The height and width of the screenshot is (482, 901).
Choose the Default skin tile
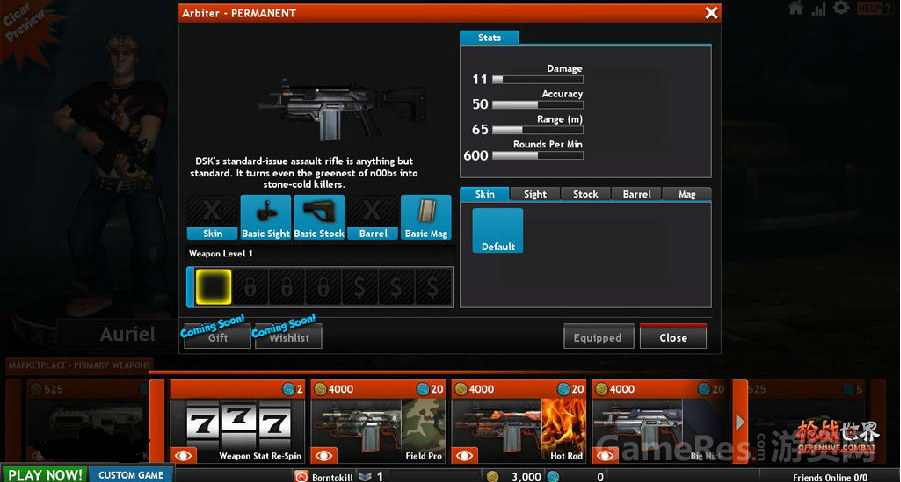[498, 230]
